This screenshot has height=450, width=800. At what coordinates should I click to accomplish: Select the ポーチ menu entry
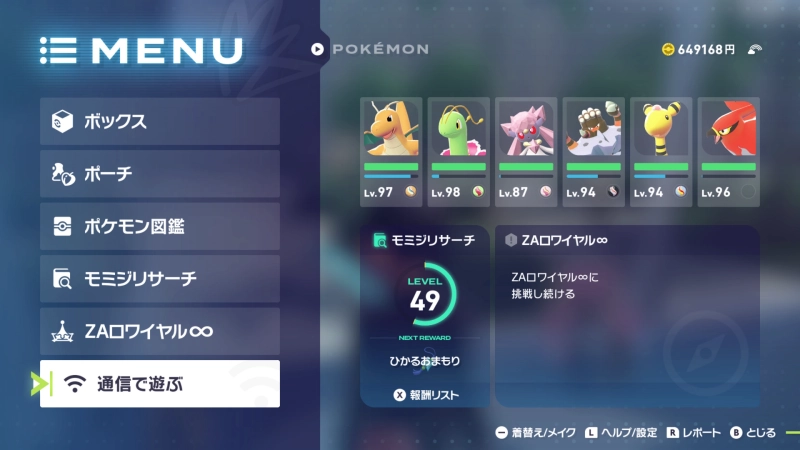[x=160, y=174]
